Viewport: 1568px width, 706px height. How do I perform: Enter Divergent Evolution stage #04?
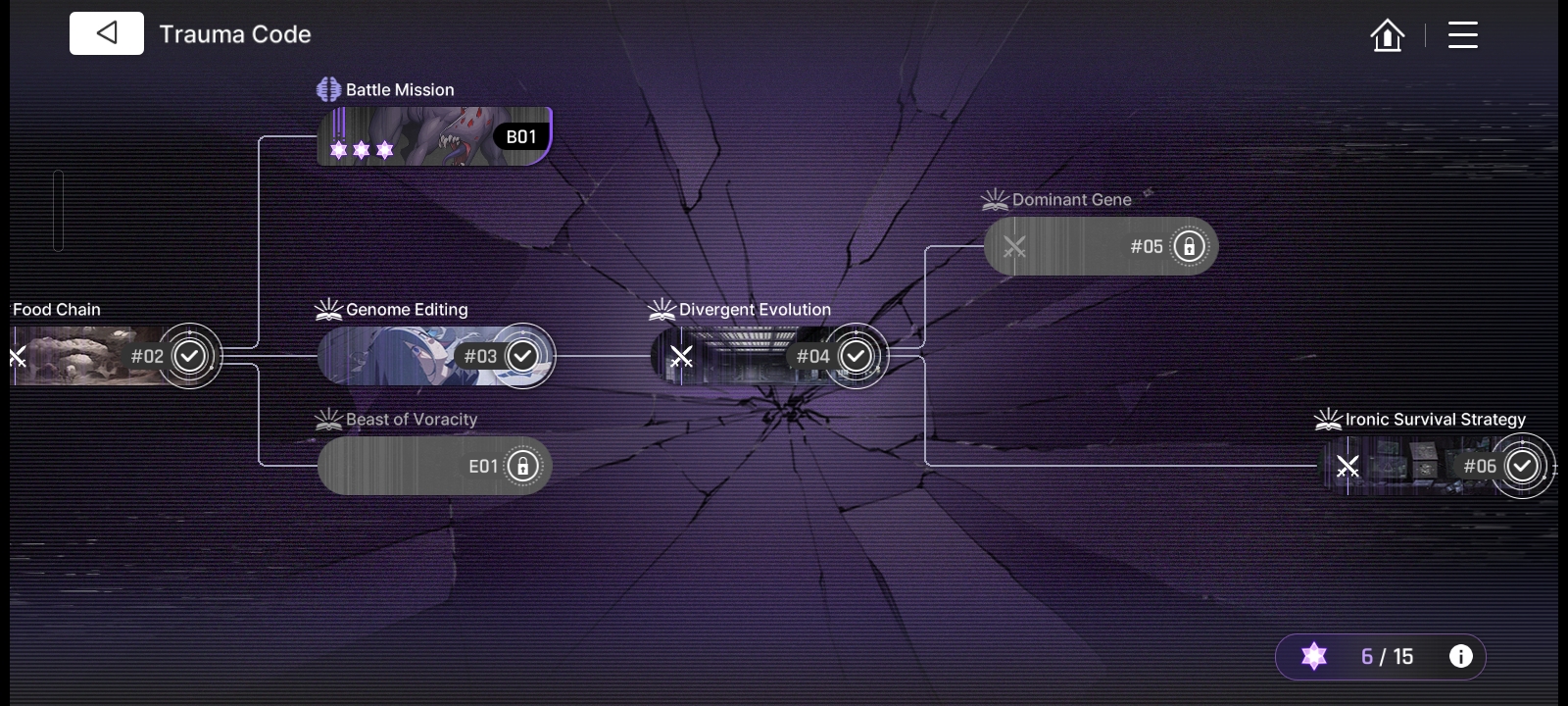pos(767,356)
